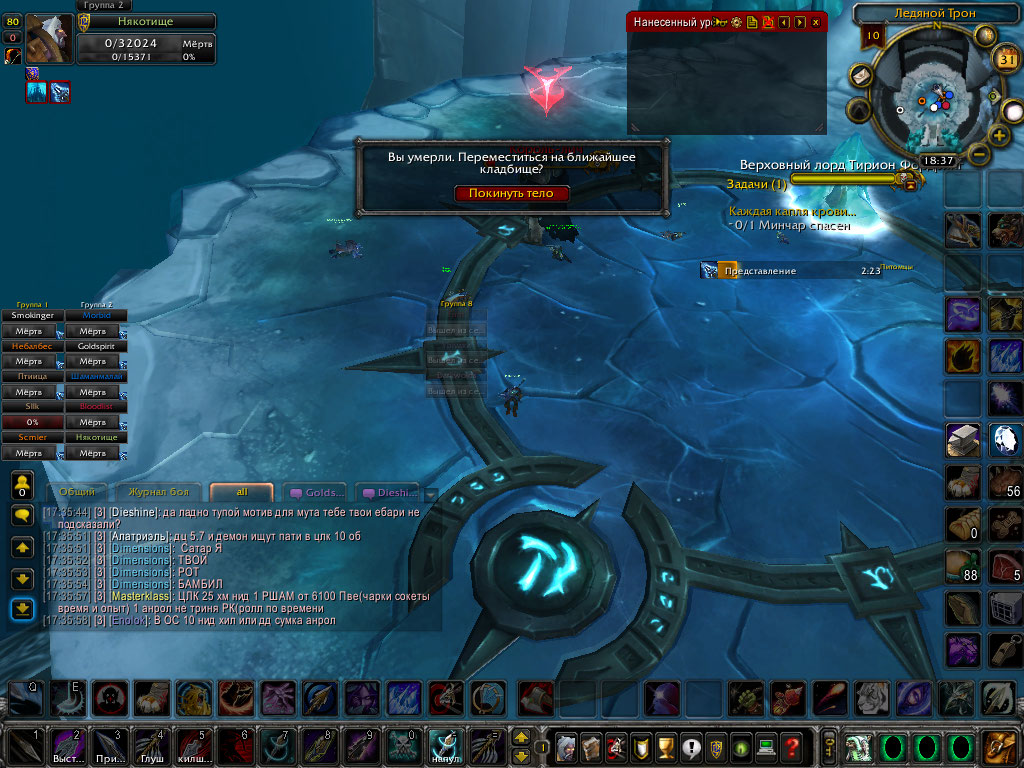Click the "Покинуть тело" release spirit button

pos(511,193)
